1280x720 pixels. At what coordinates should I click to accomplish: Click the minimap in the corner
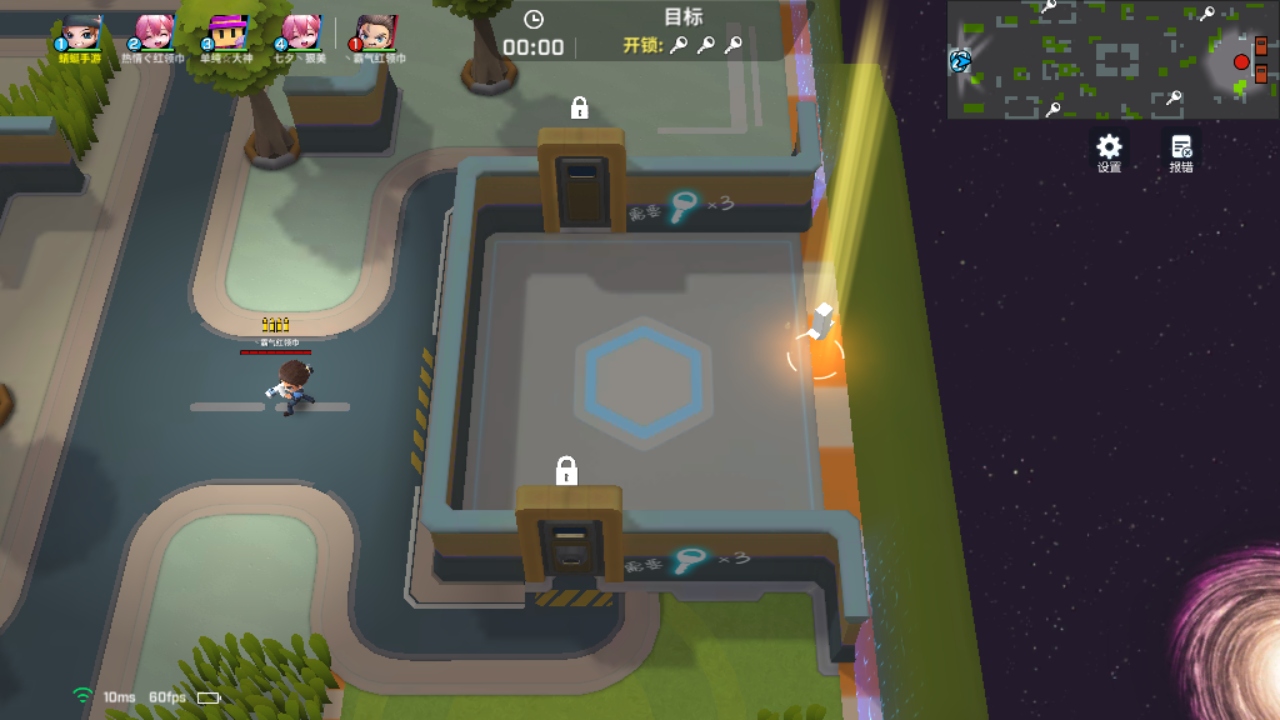[1108, 60]
